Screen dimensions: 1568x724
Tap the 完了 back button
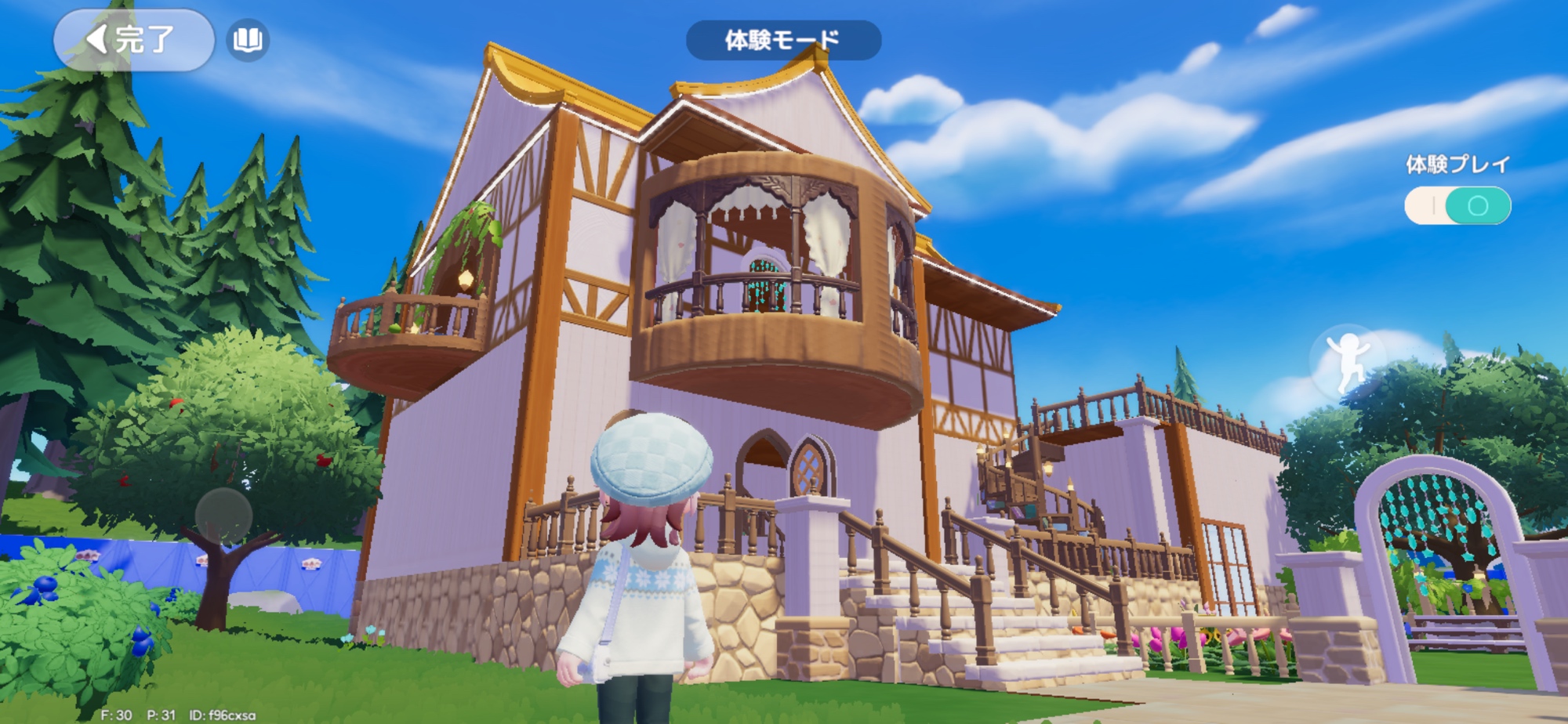tap(133, 40)
